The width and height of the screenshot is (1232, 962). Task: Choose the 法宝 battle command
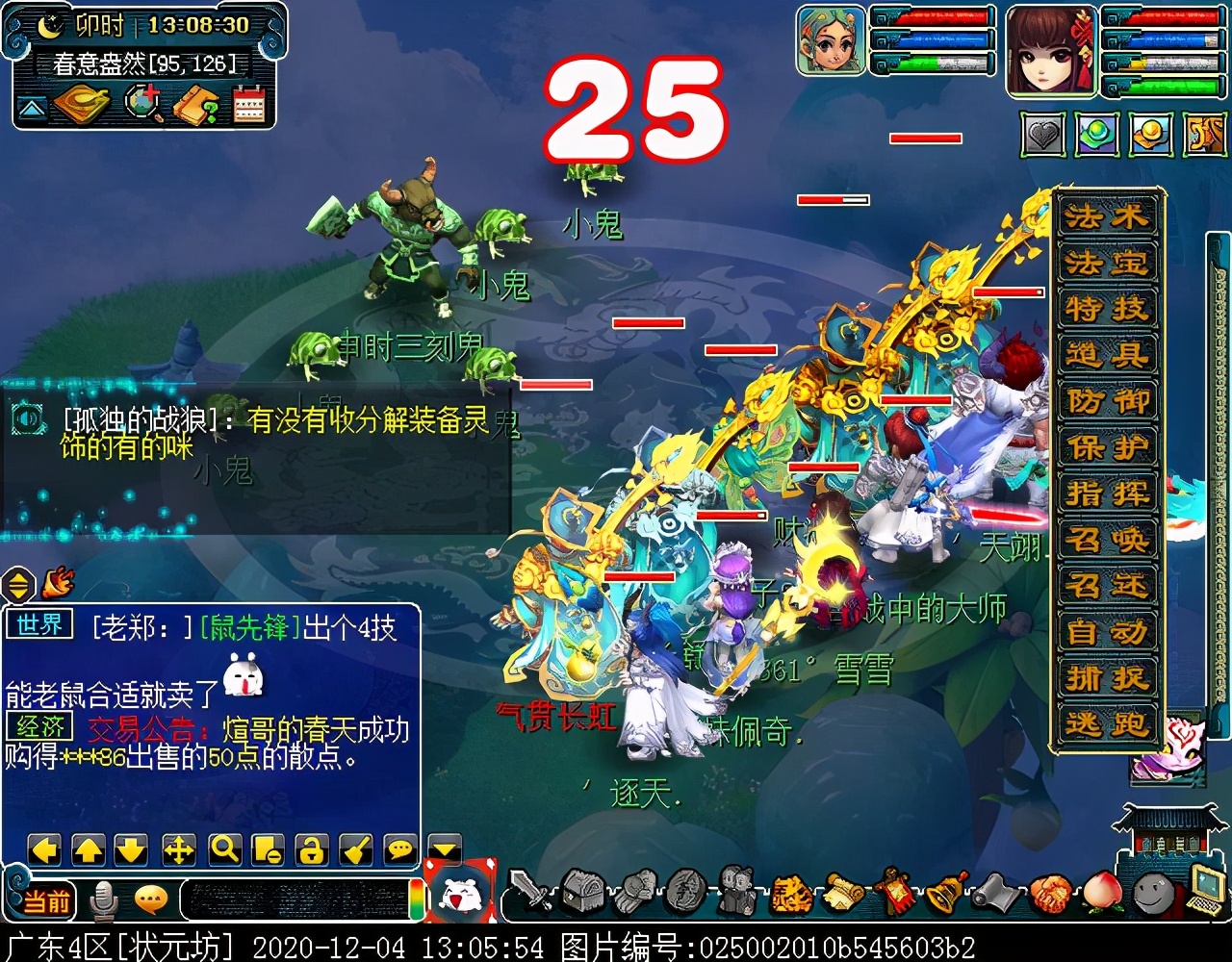click(1107, 263)
